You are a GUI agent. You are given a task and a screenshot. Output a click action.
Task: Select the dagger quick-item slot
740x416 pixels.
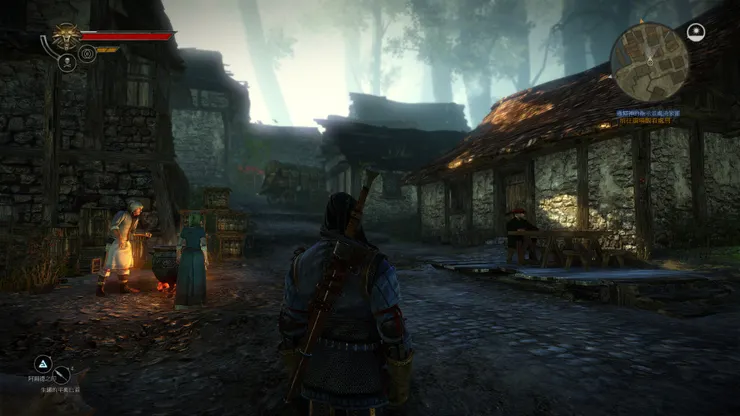tap(62, 376)
